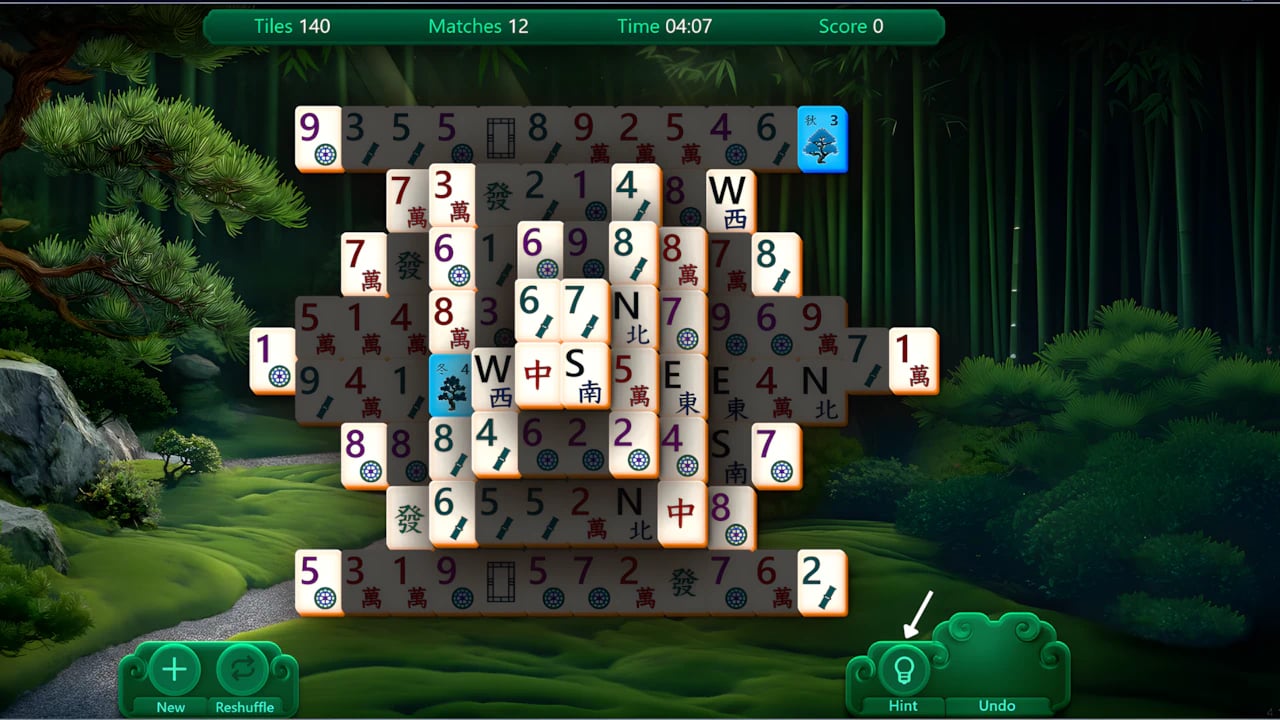Select the blue Autumn season flower tile
Screen dimensions: 1280x720
pos(822,140)
